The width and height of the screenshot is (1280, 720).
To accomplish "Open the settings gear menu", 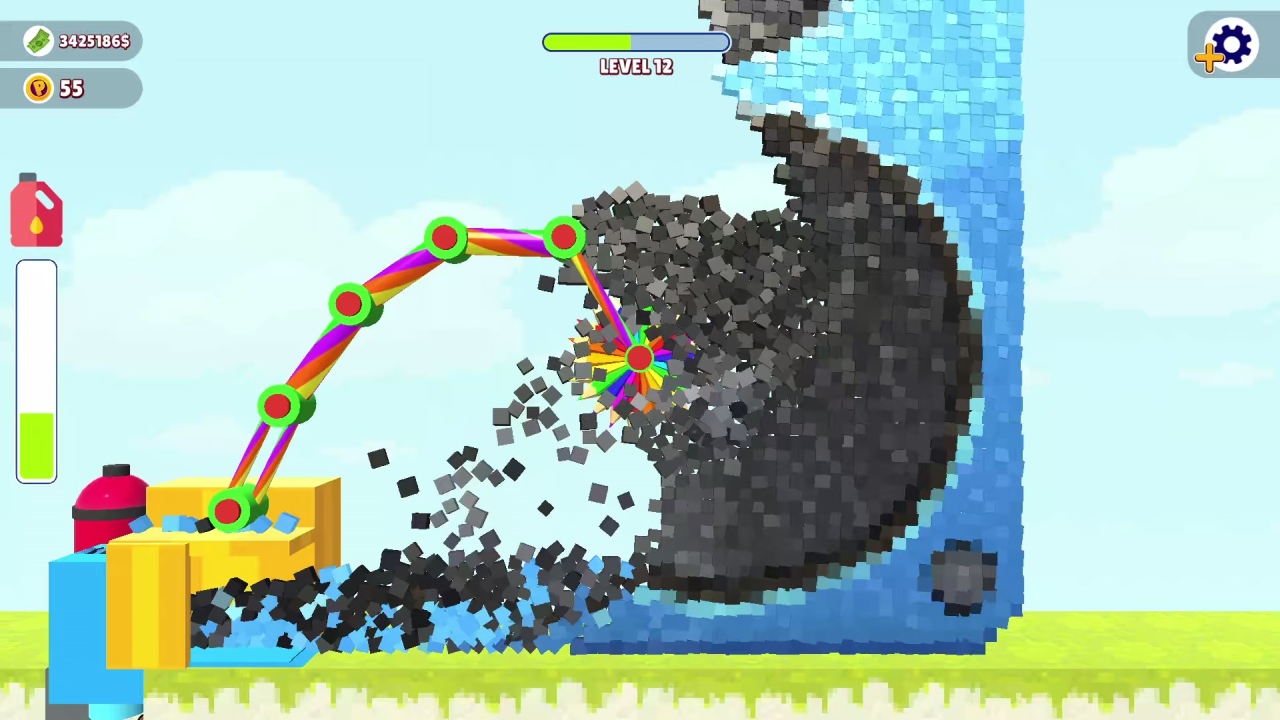I will 1231,44.
